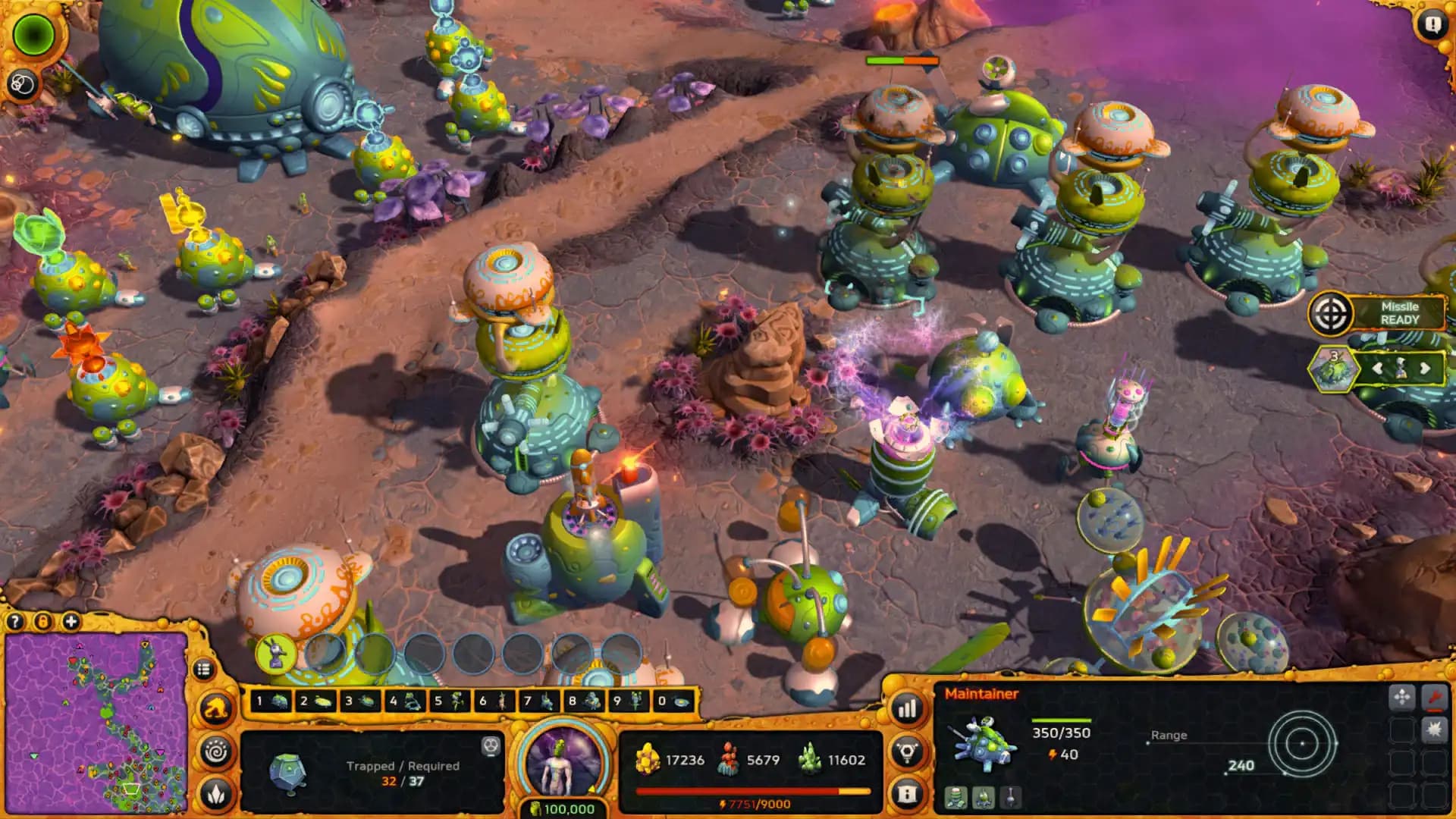Toggle the minimap lock padlock button
The height and width of the screenshot is (819, 1456).
point(44,621)
